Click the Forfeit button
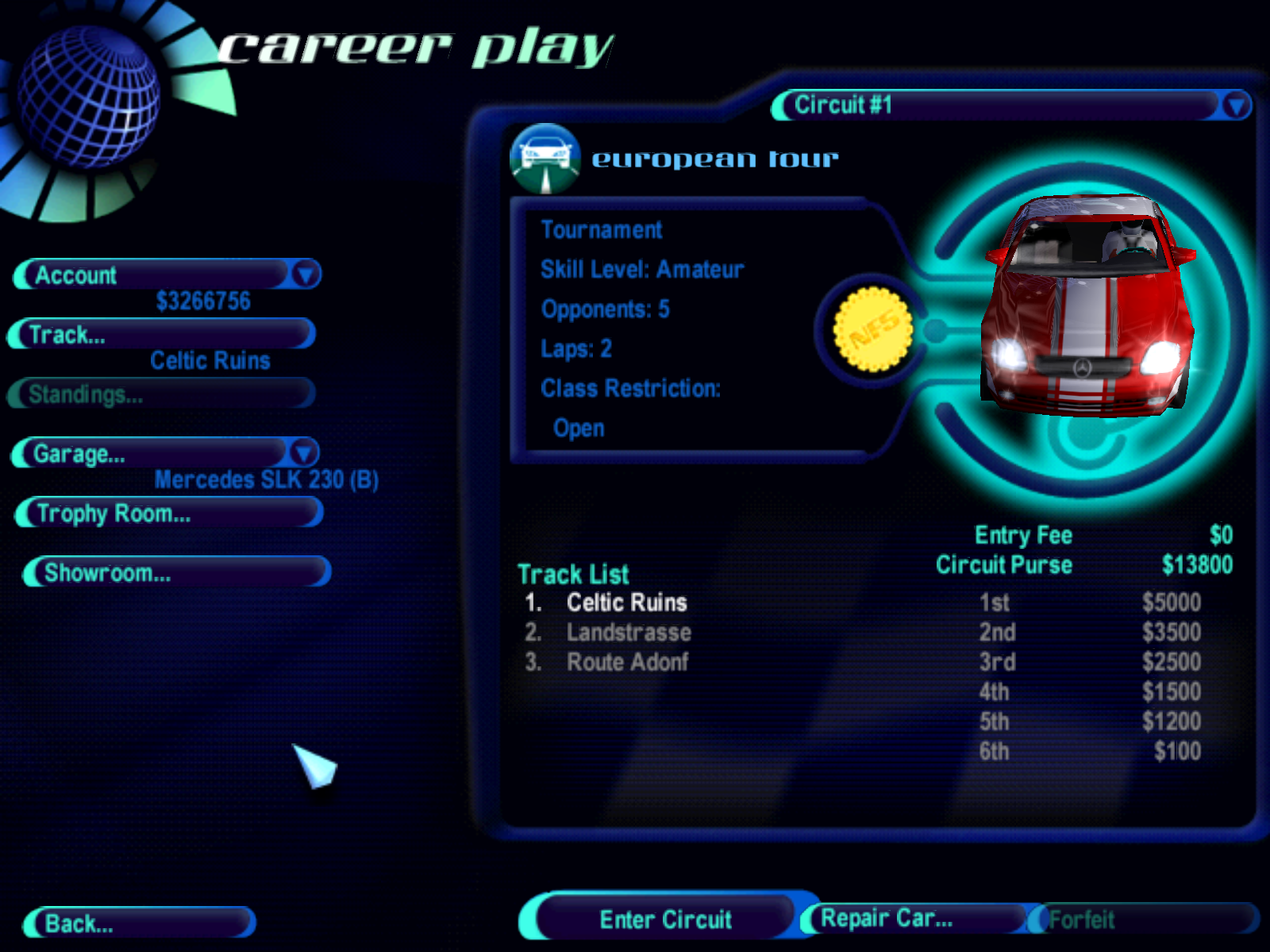This screenshot has width=1270, height=952. click(x=1143, y=919)
